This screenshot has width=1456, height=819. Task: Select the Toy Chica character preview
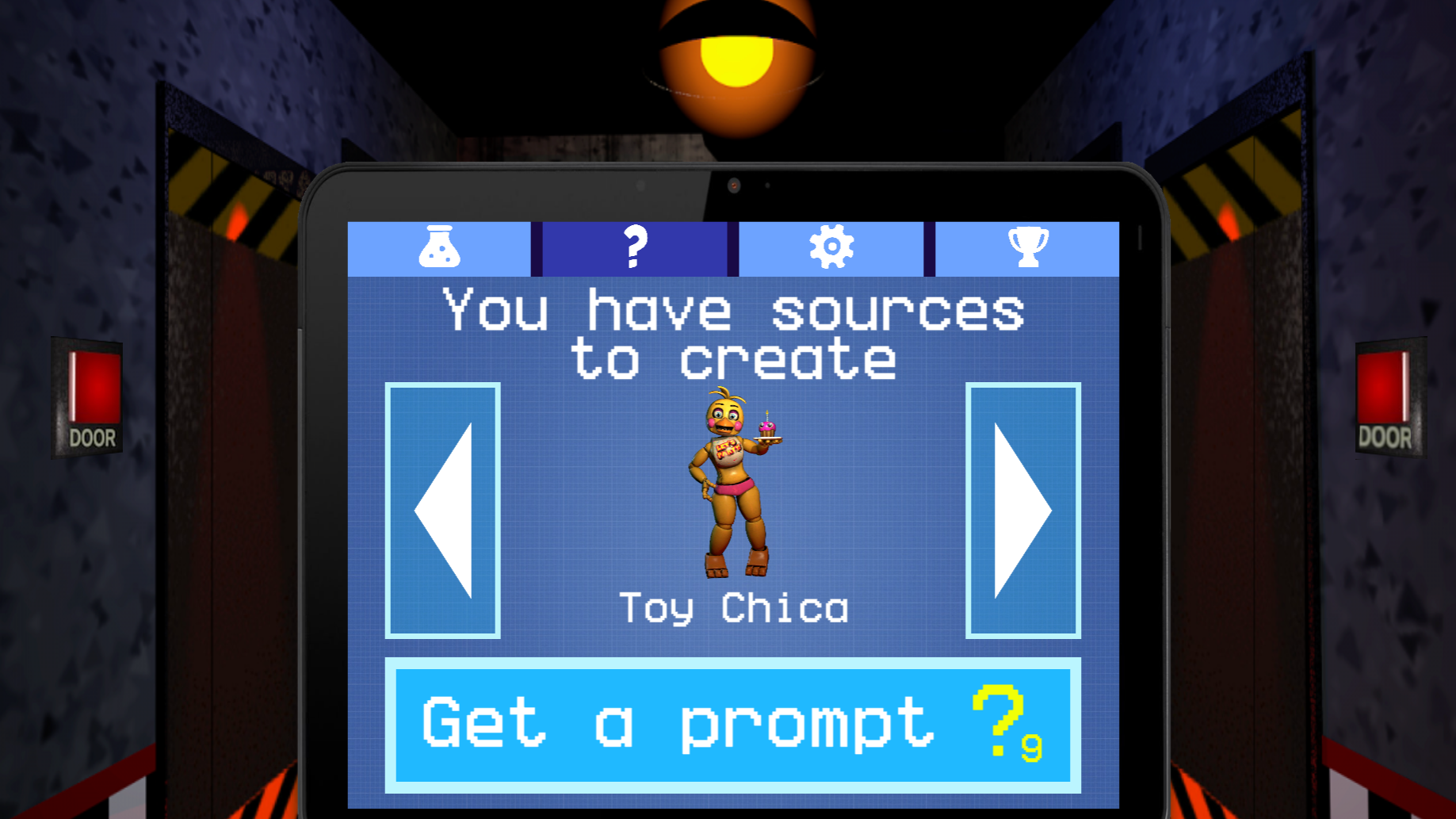(733, 484)
